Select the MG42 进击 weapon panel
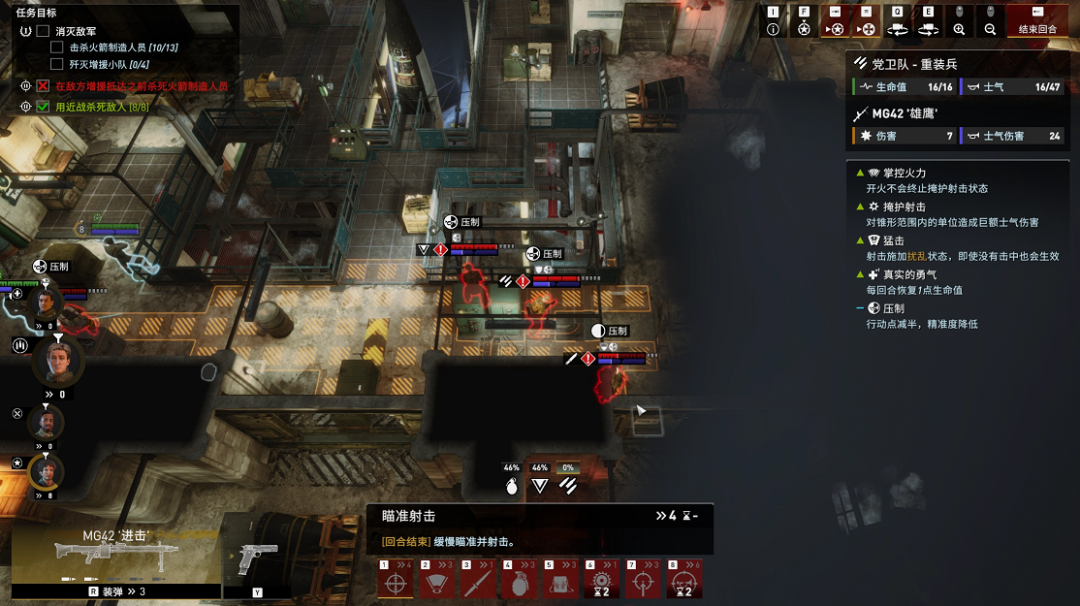 115,555
